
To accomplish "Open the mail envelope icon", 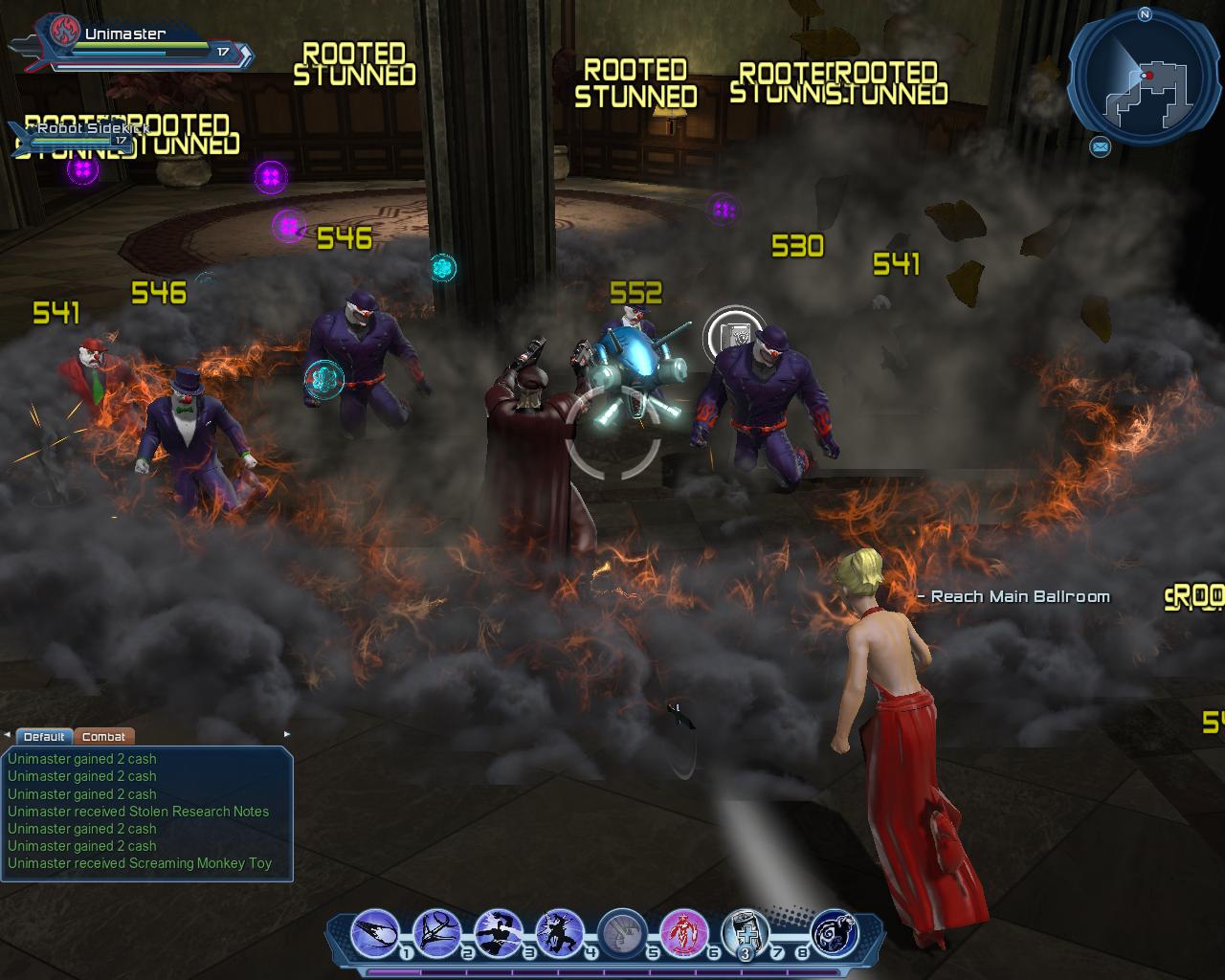I will click(1101, 146).
